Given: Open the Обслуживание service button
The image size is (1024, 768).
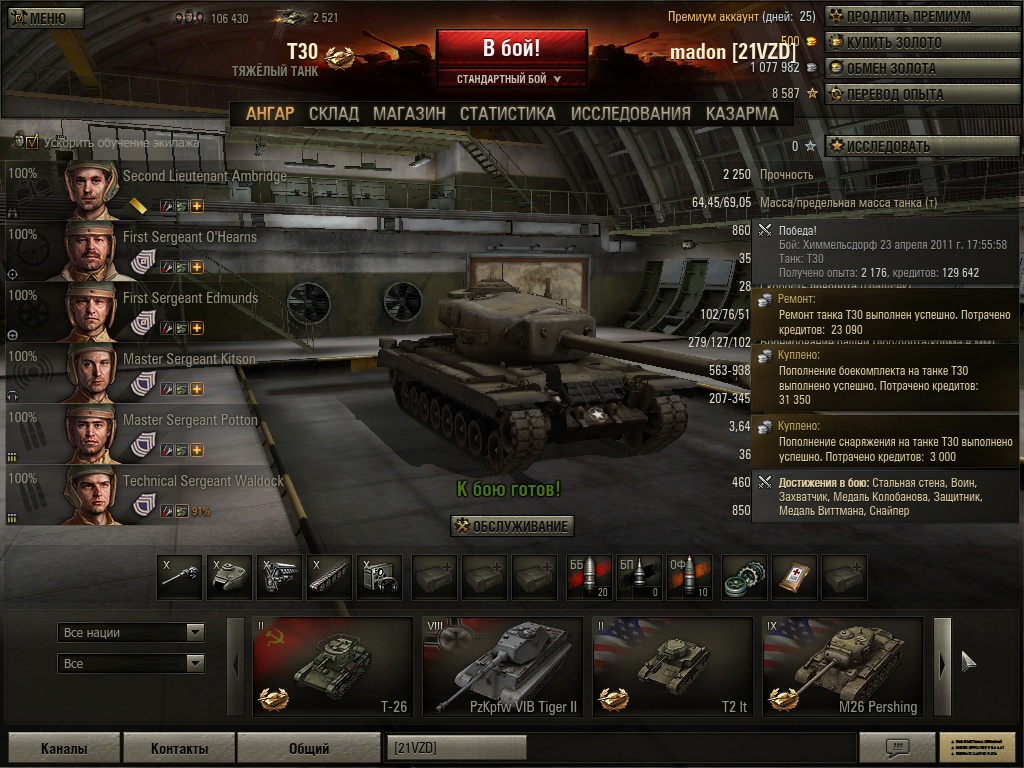Looking at the screenshot, I should tap(512, 527).
